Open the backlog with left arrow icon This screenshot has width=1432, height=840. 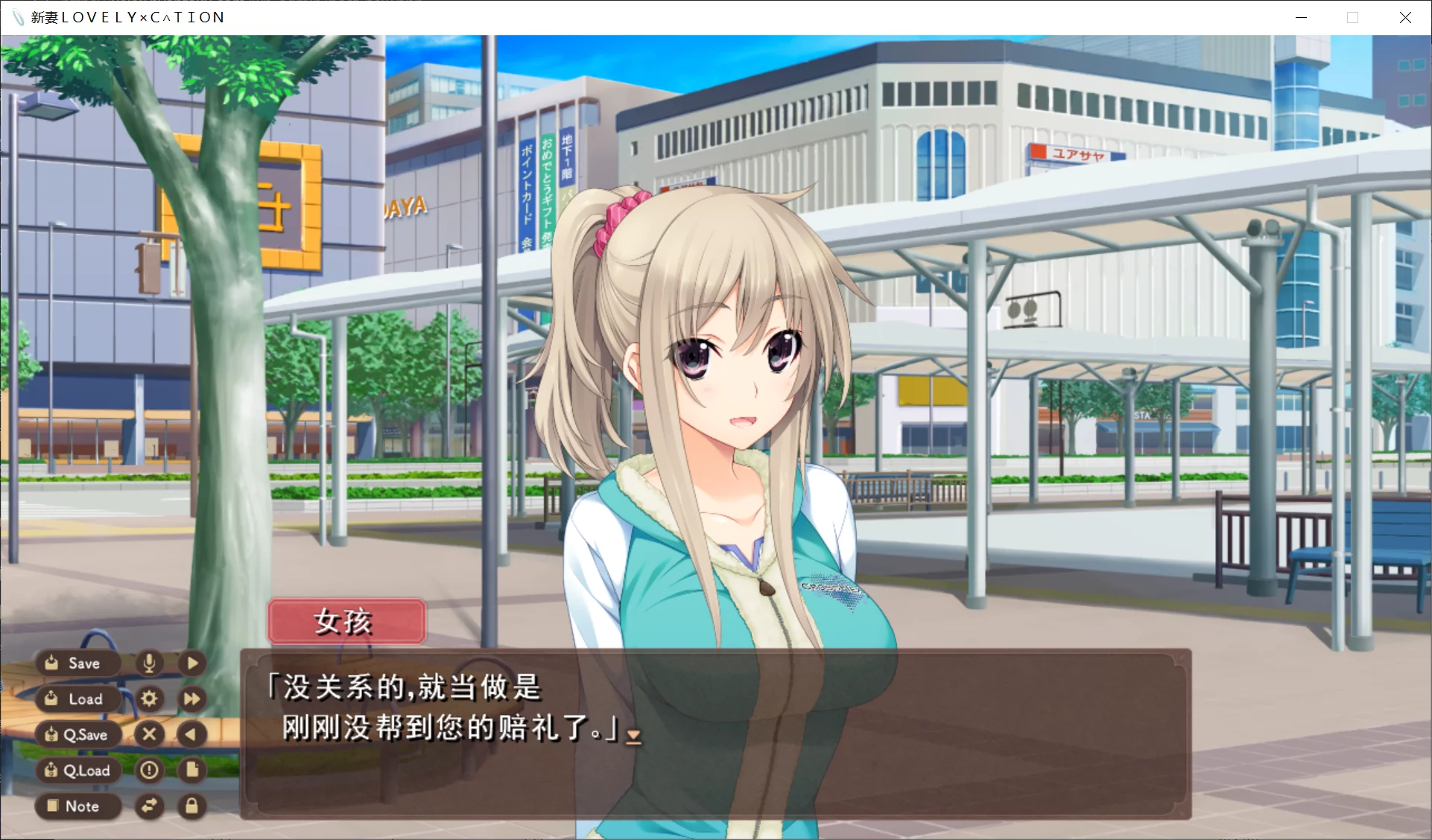click(x=191, y=734)
